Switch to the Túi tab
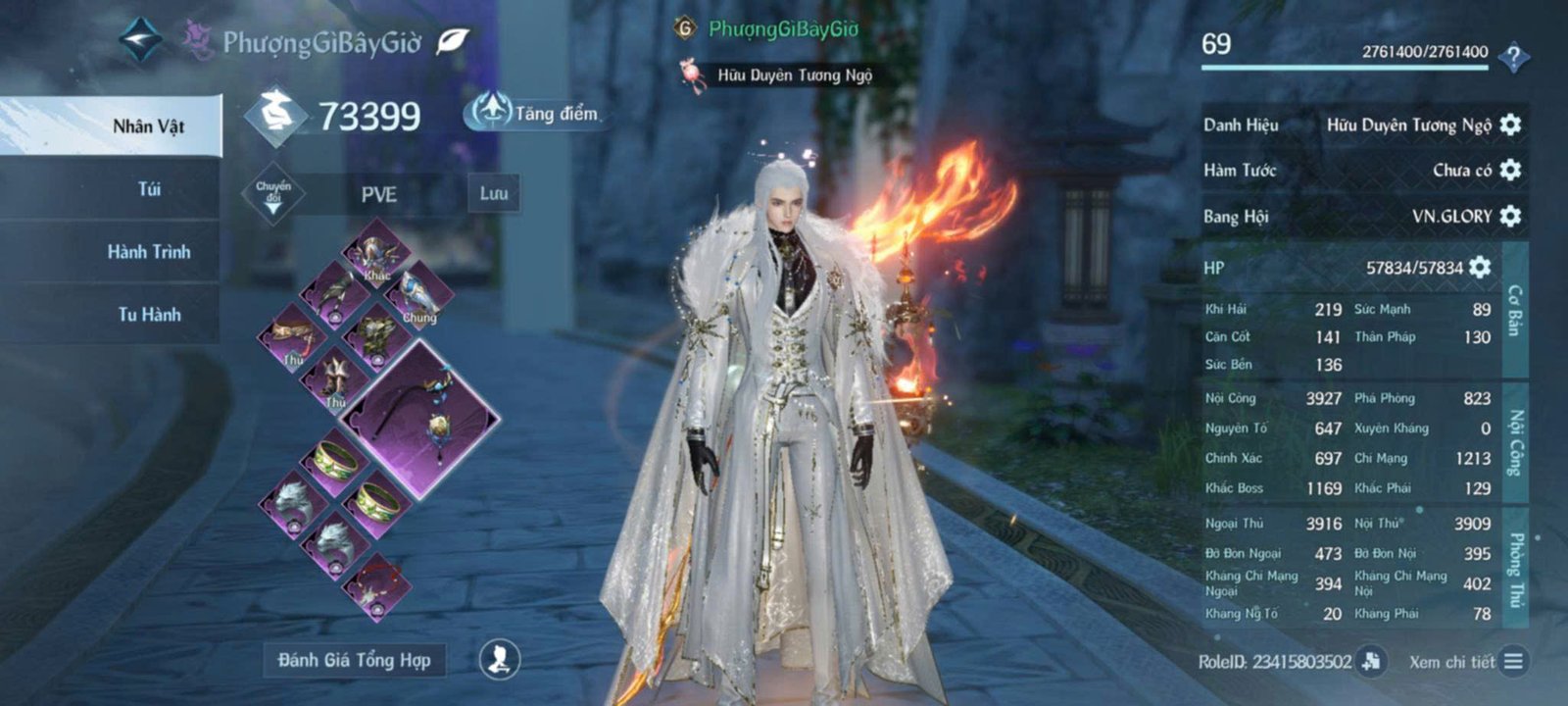The image size is (1568, 706). point(149,188)
